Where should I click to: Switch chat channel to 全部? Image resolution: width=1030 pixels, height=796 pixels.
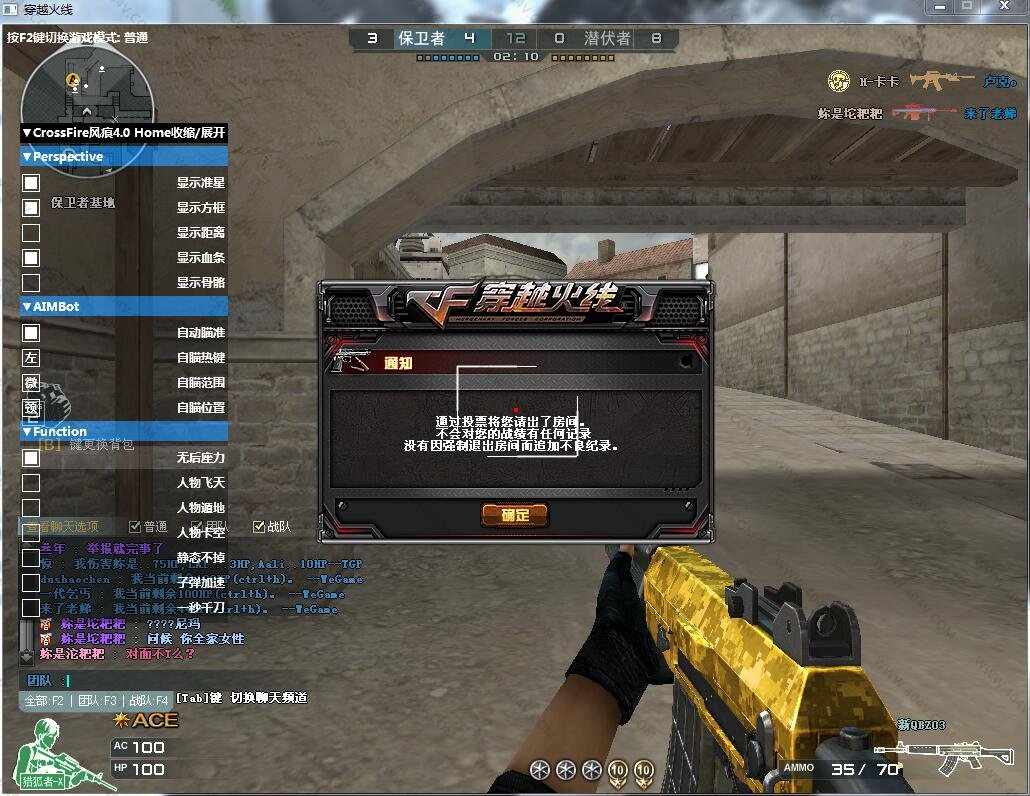click(x=45, y=701)
